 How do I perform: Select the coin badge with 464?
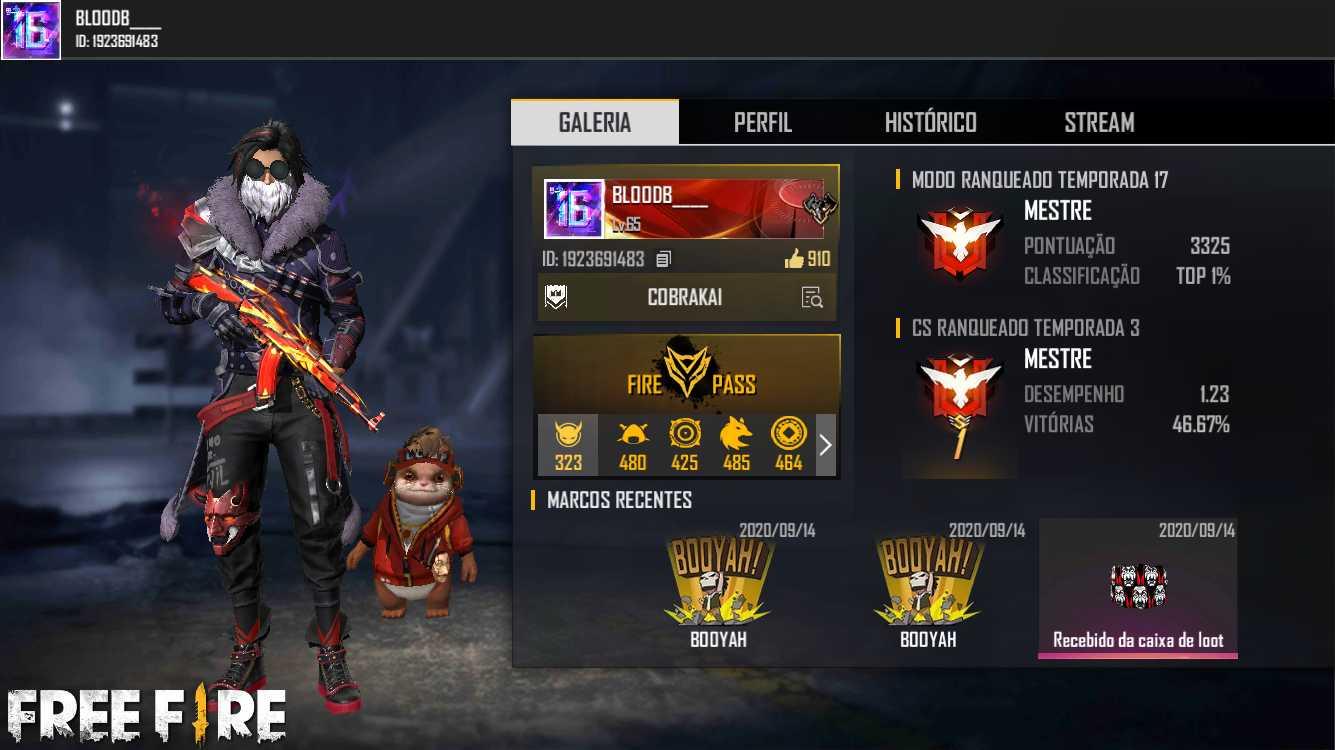click(788, 444)
